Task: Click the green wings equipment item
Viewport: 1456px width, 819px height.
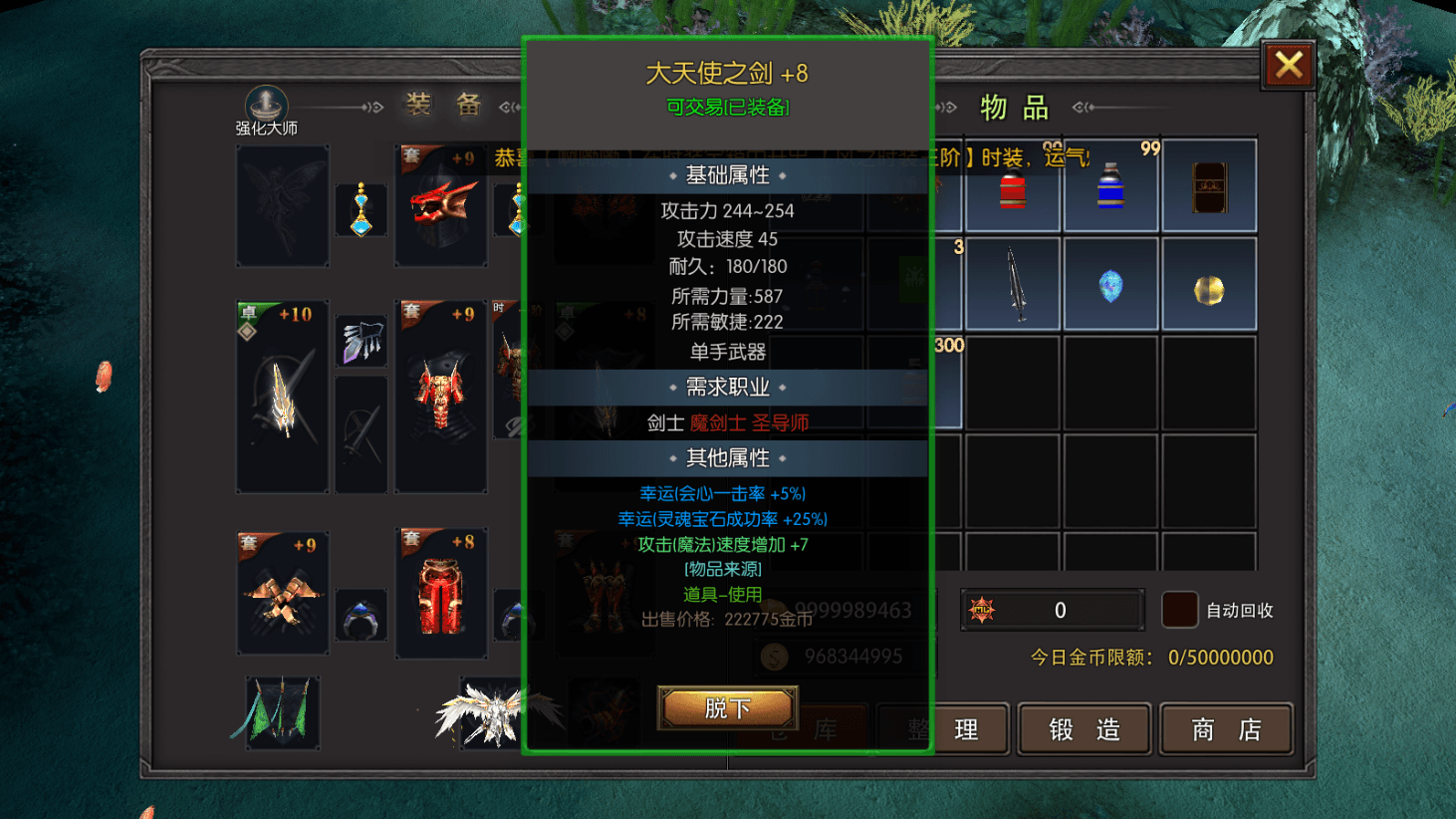Action: pyautogui.click(x=282, y=711)
